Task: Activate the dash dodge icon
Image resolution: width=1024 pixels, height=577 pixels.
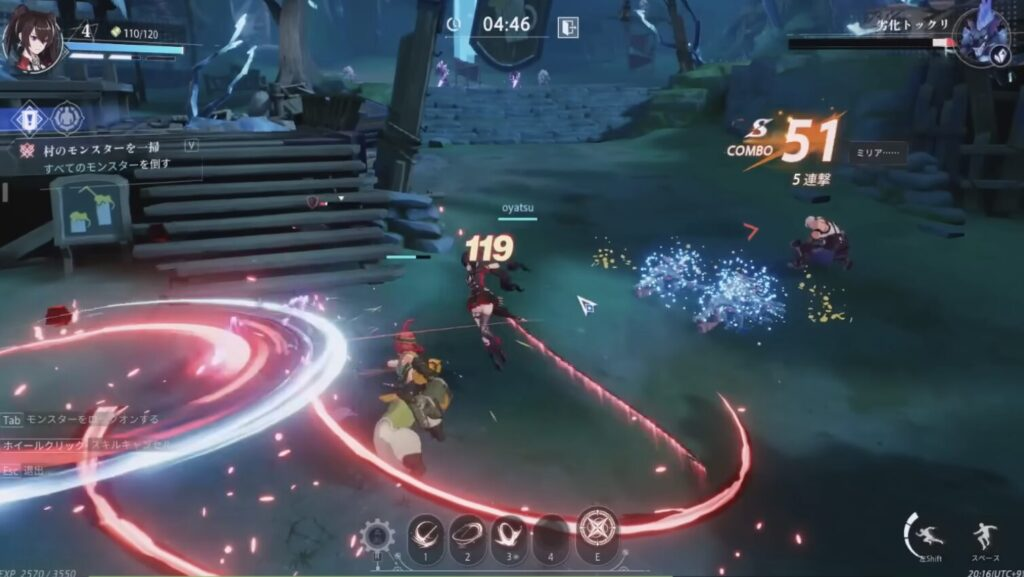Action: point(929,535)
